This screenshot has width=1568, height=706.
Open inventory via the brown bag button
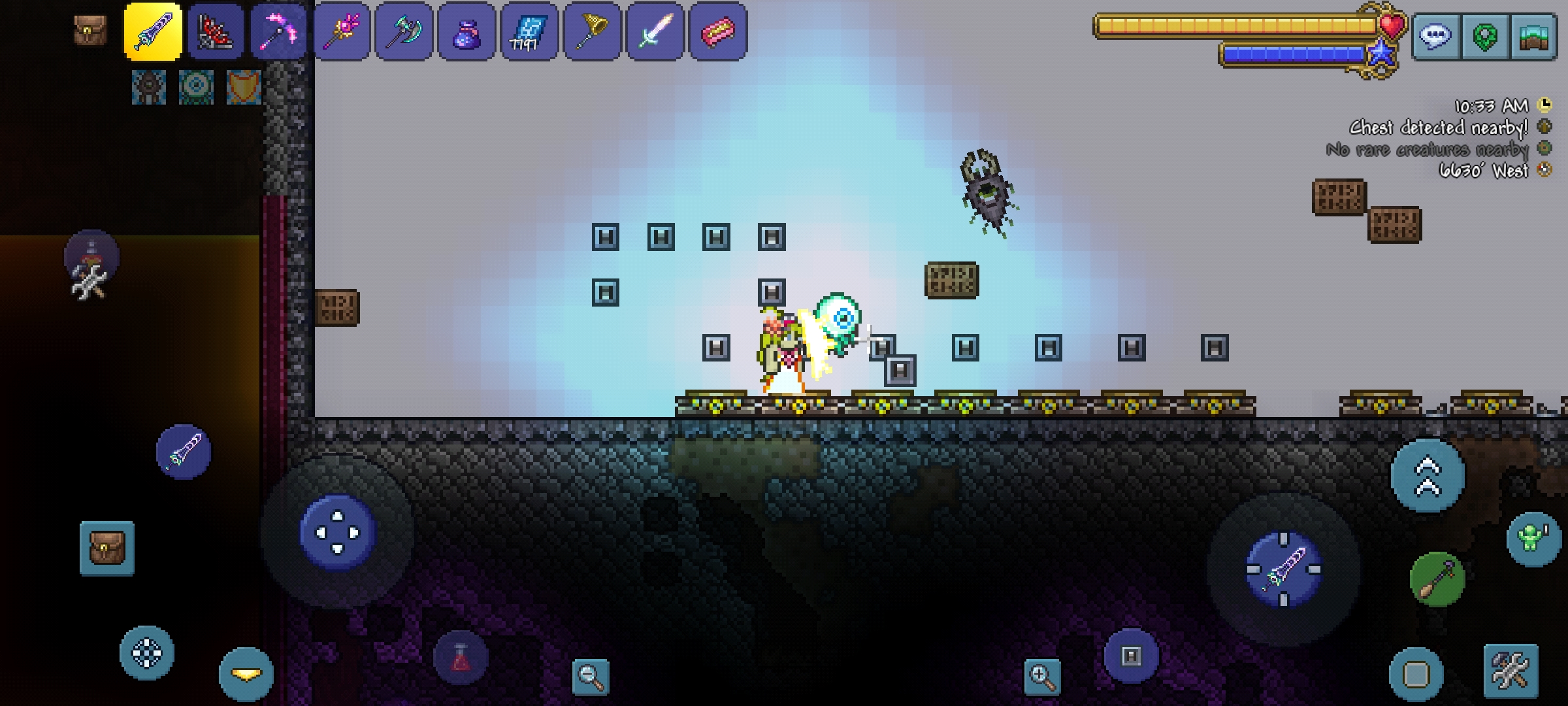click(107, 548)
